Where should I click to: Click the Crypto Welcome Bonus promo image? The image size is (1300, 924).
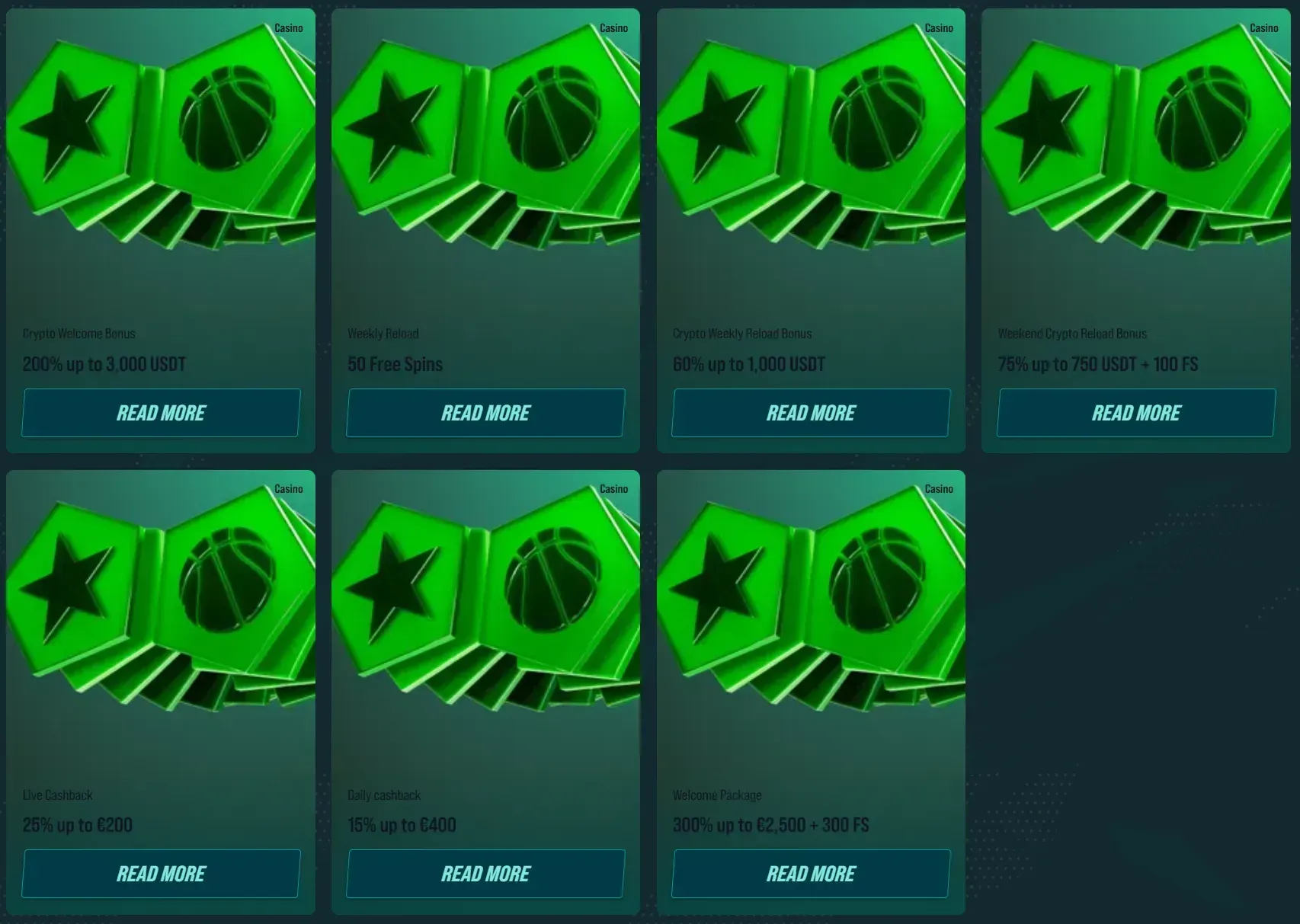[x=161, y=152]
